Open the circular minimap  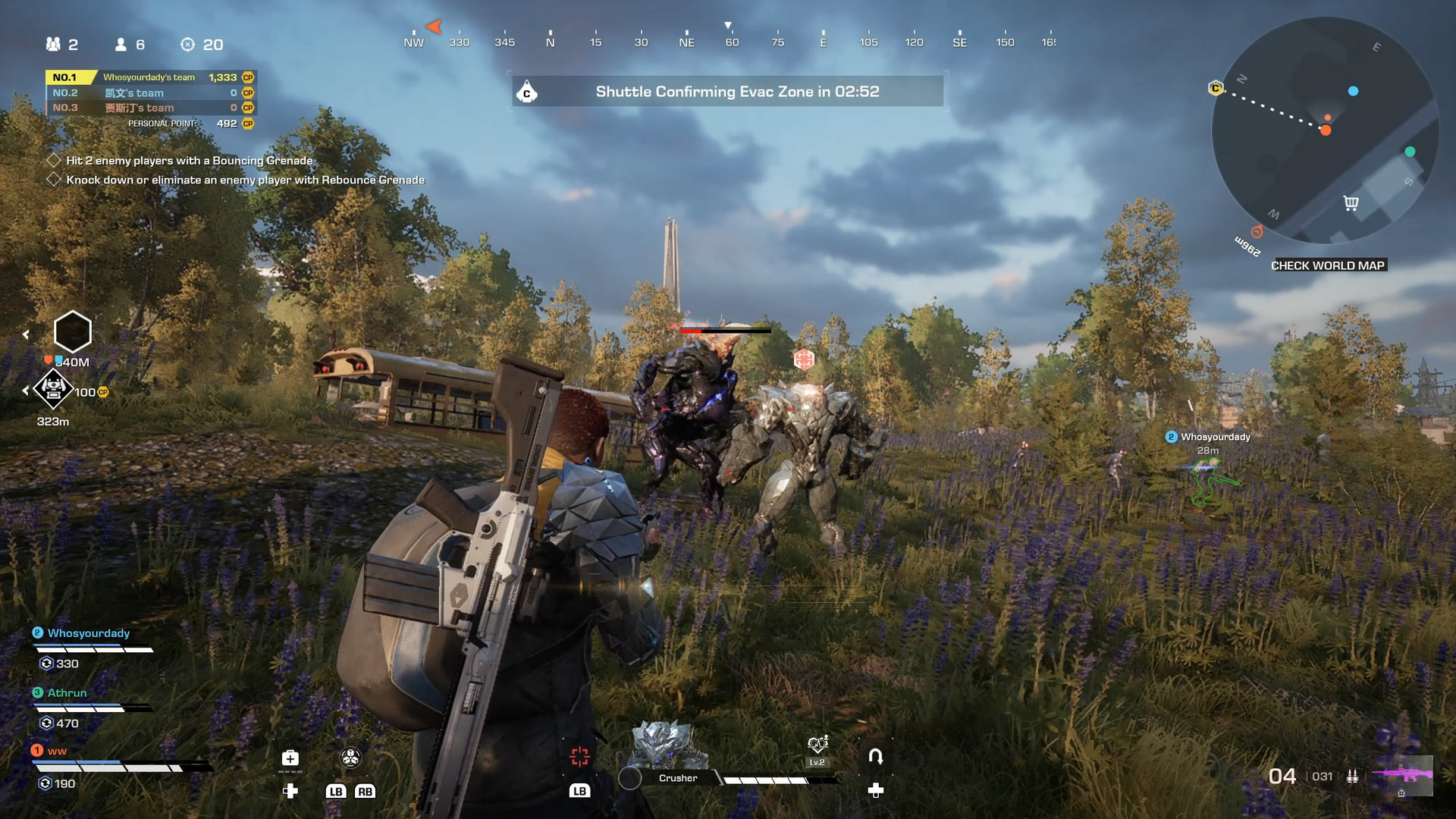pos(1325,130)
